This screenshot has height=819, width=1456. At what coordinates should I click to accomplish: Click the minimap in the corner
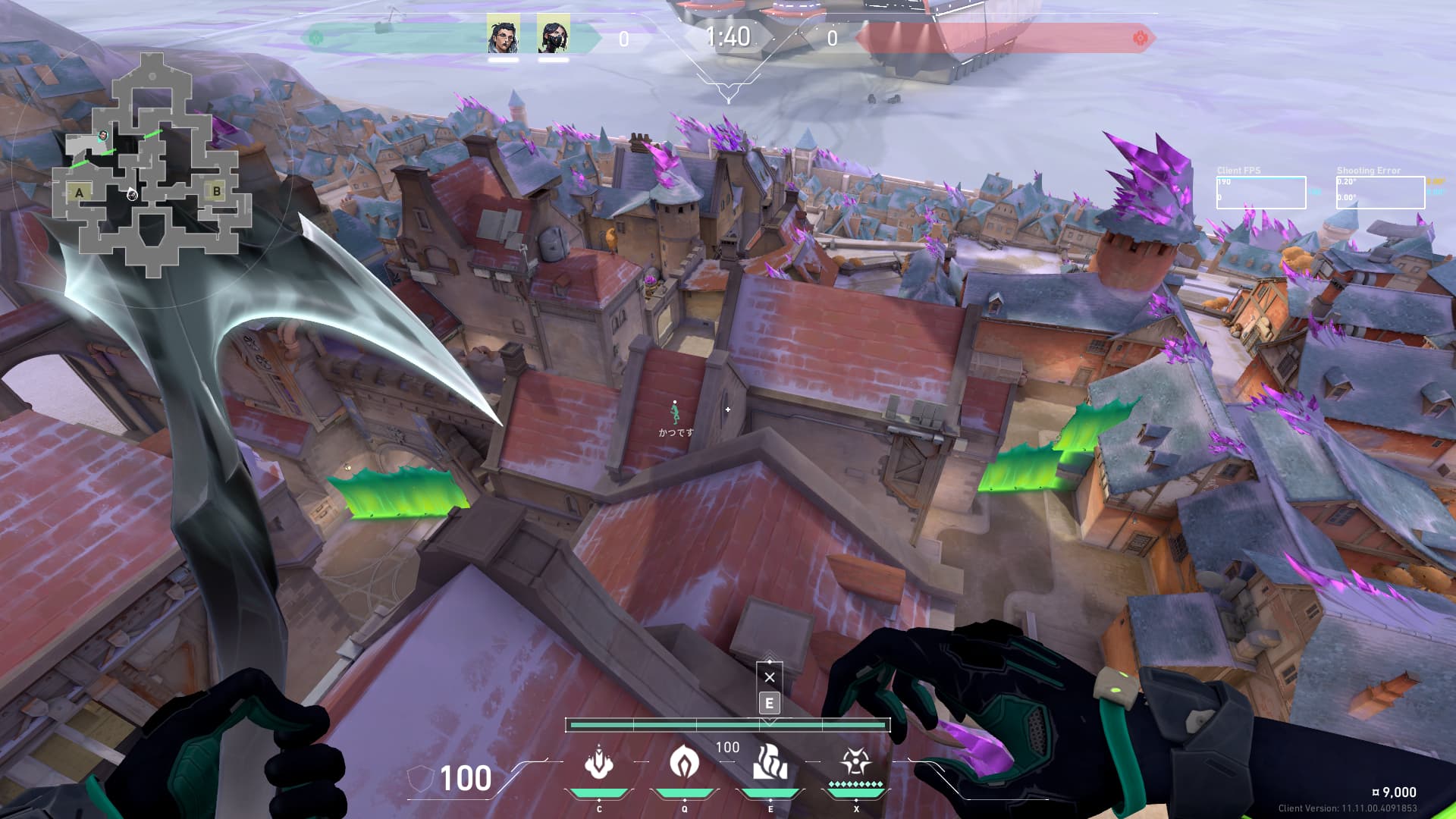pos(152,163)
